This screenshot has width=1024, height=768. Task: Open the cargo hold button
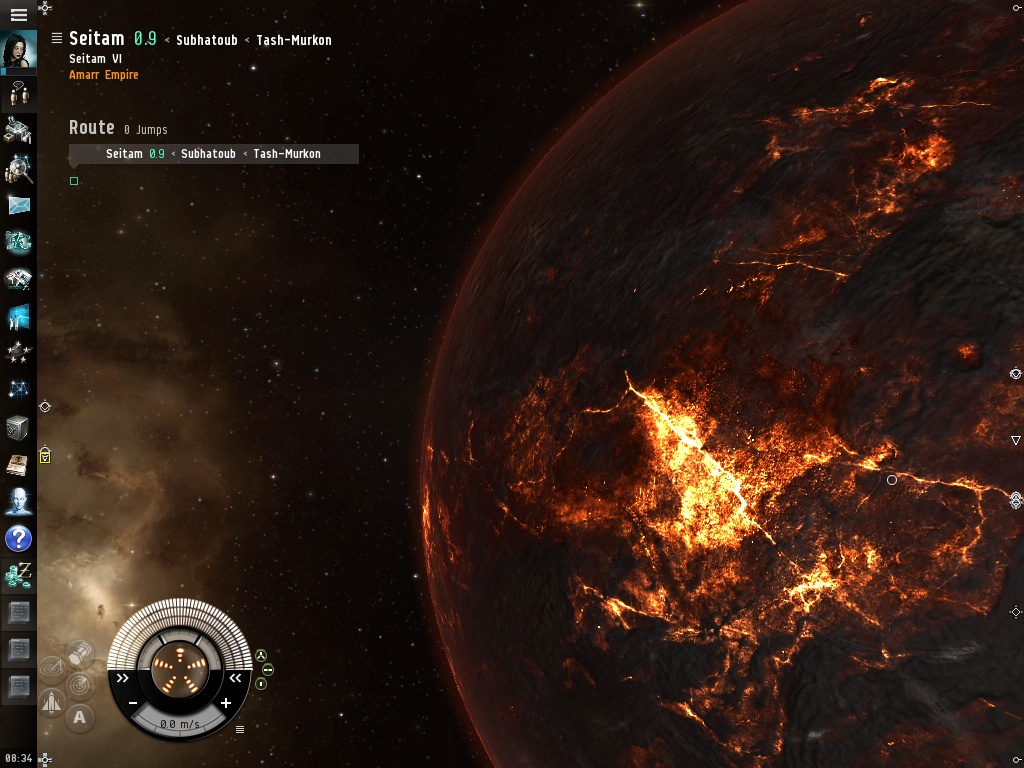point(80,654)
